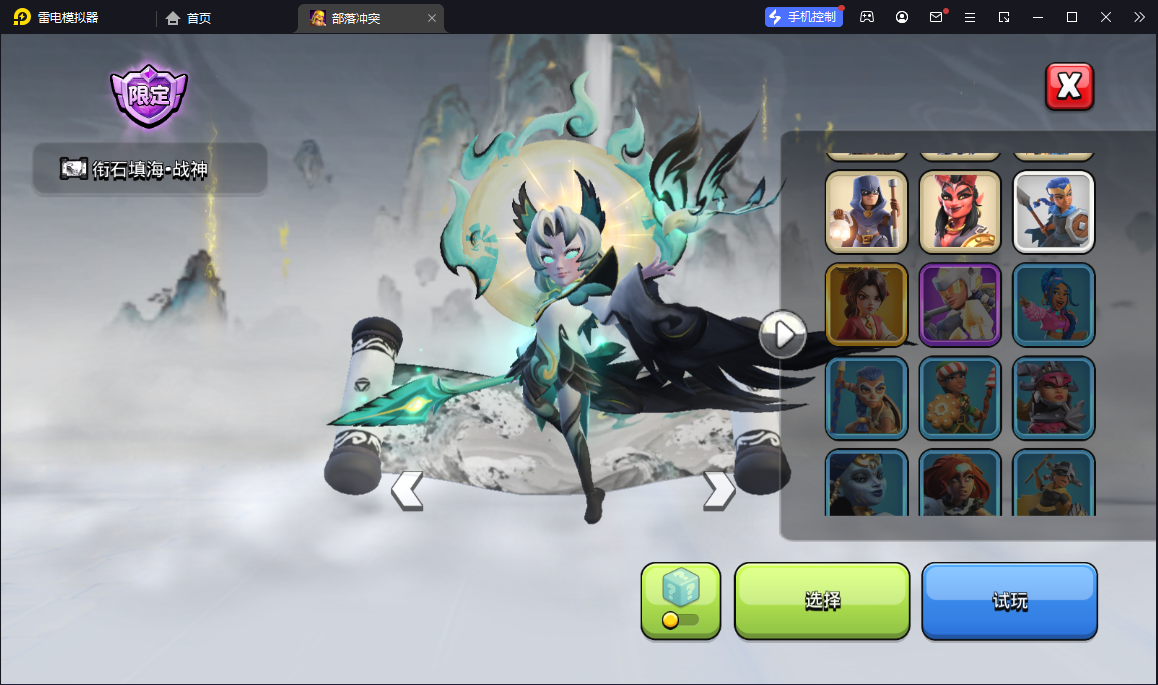Select the blue-haired spear and shield skin
Viewport: 1158px width, 685px height.
point(1053,212)
